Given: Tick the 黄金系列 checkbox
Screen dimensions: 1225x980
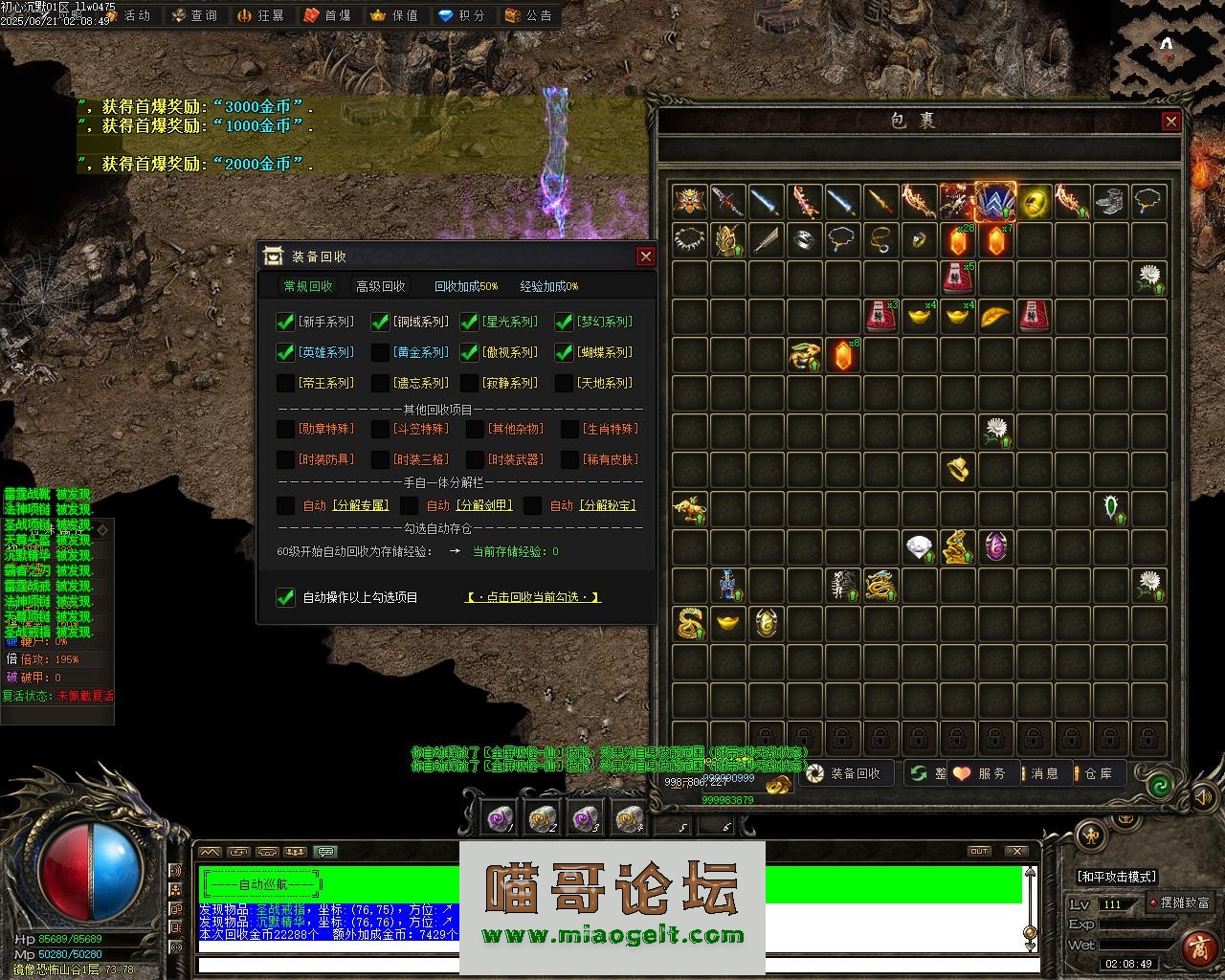Looking at the screenshot, I should (x=380, y=352).
